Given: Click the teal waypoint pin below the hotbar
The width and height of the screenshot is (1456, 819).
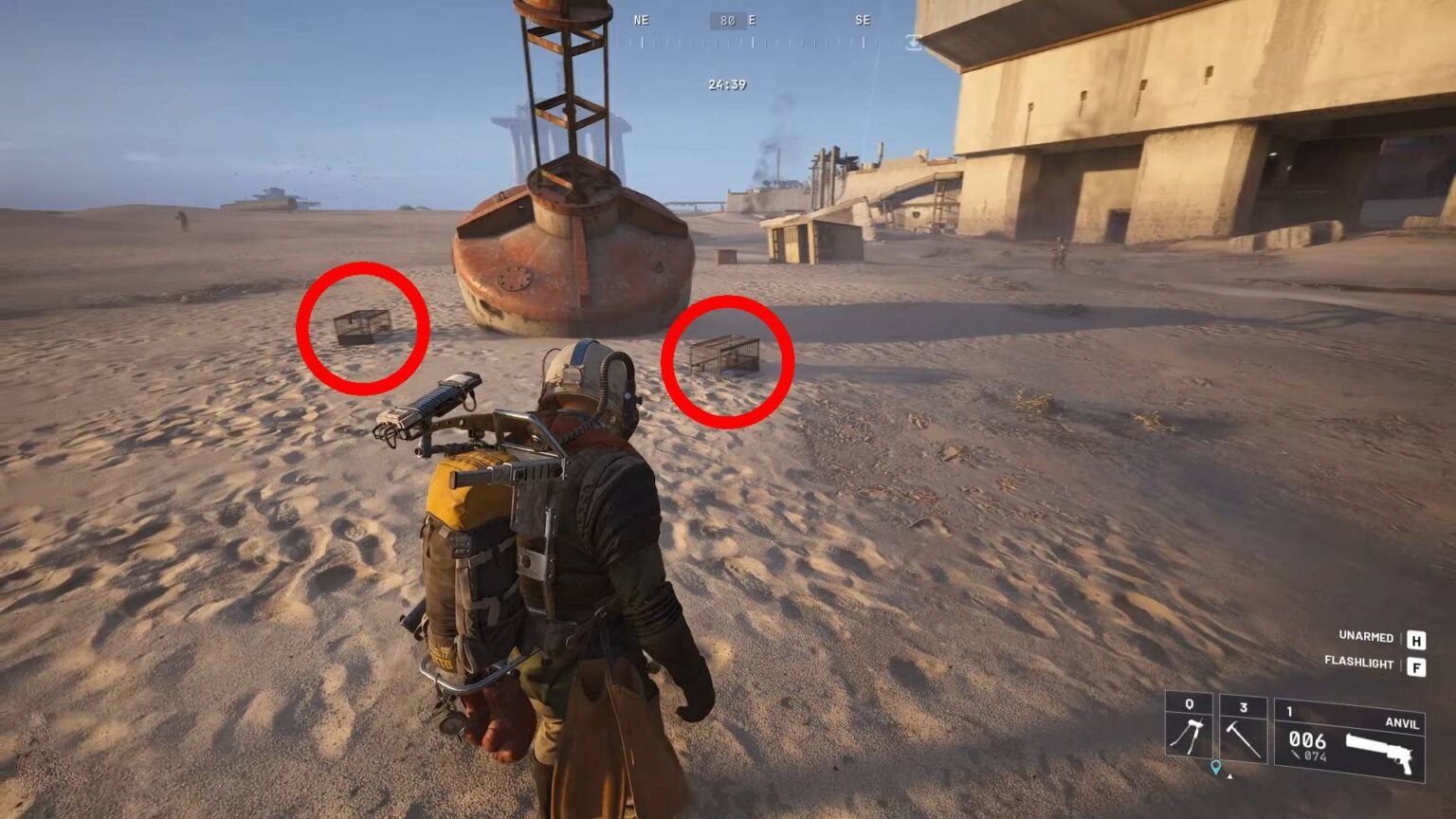Looking at the screenshot, I should point(1216,767).
